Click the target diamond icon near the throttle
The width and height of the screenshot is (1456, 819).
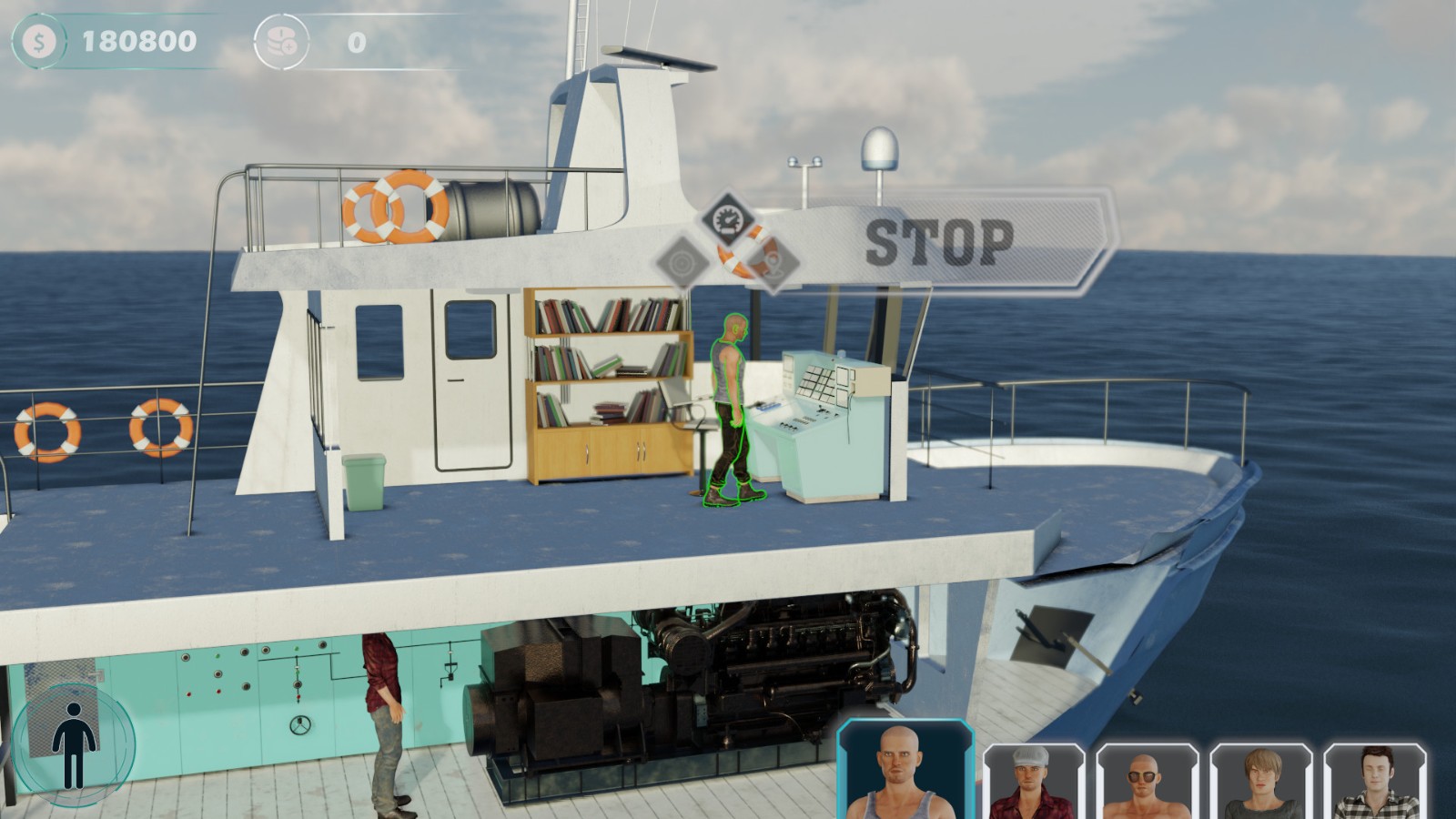click(x=682, y=262)
